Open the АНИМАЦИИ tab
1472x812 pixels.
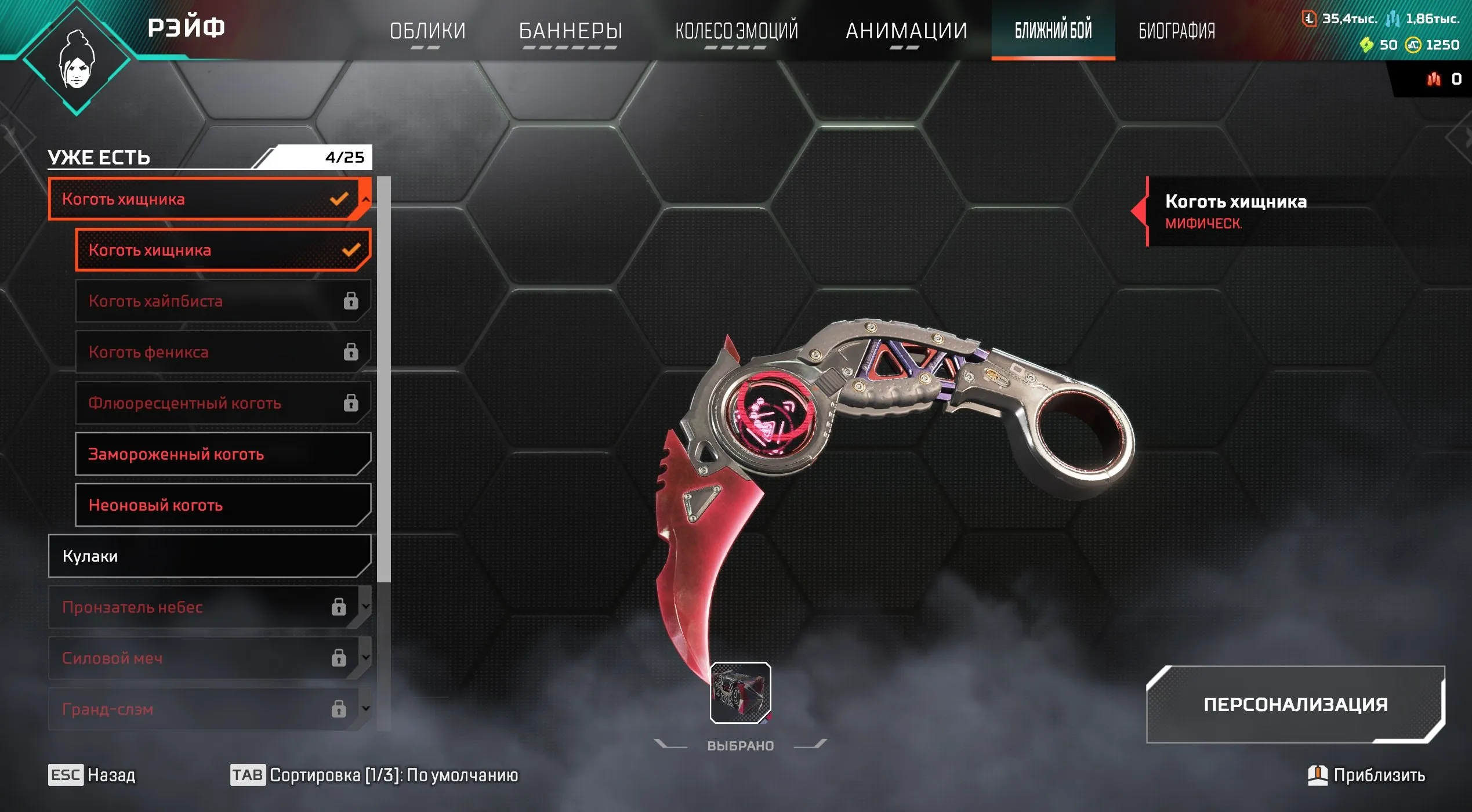906,29
